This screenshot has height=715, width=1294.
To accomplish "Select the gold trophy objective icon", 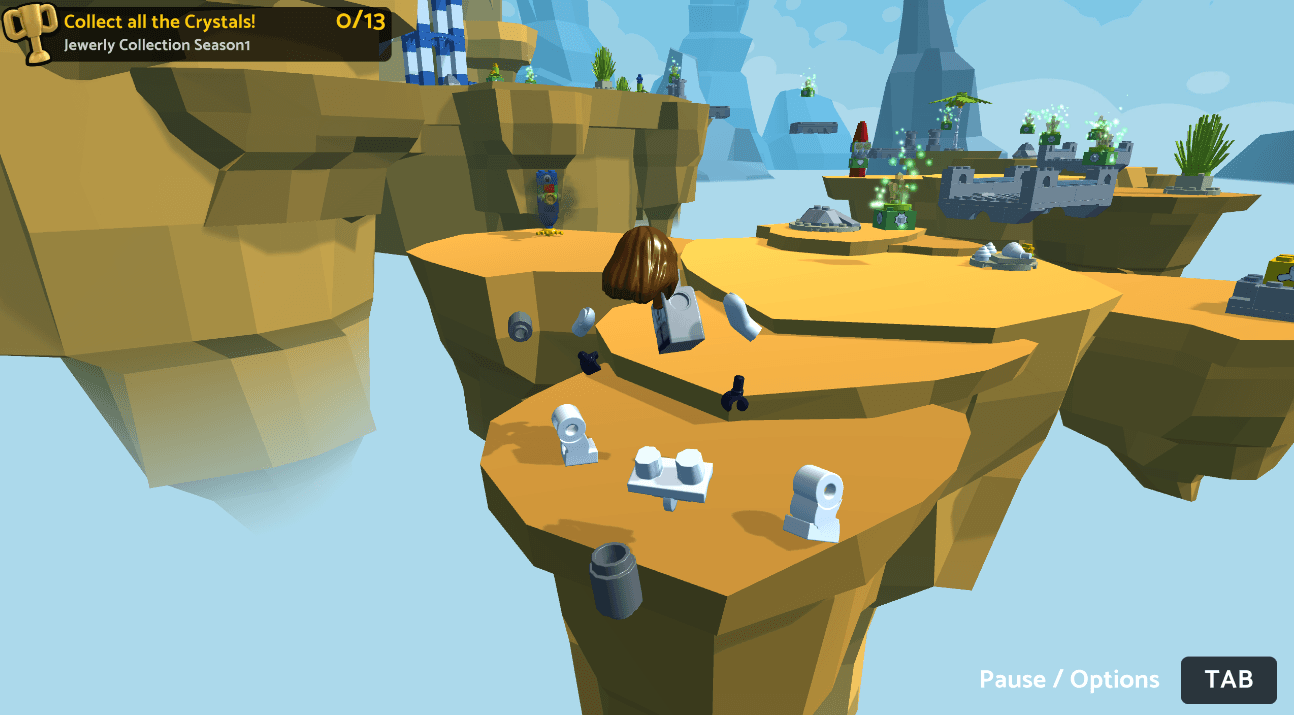I will click(x=29, y=33).
